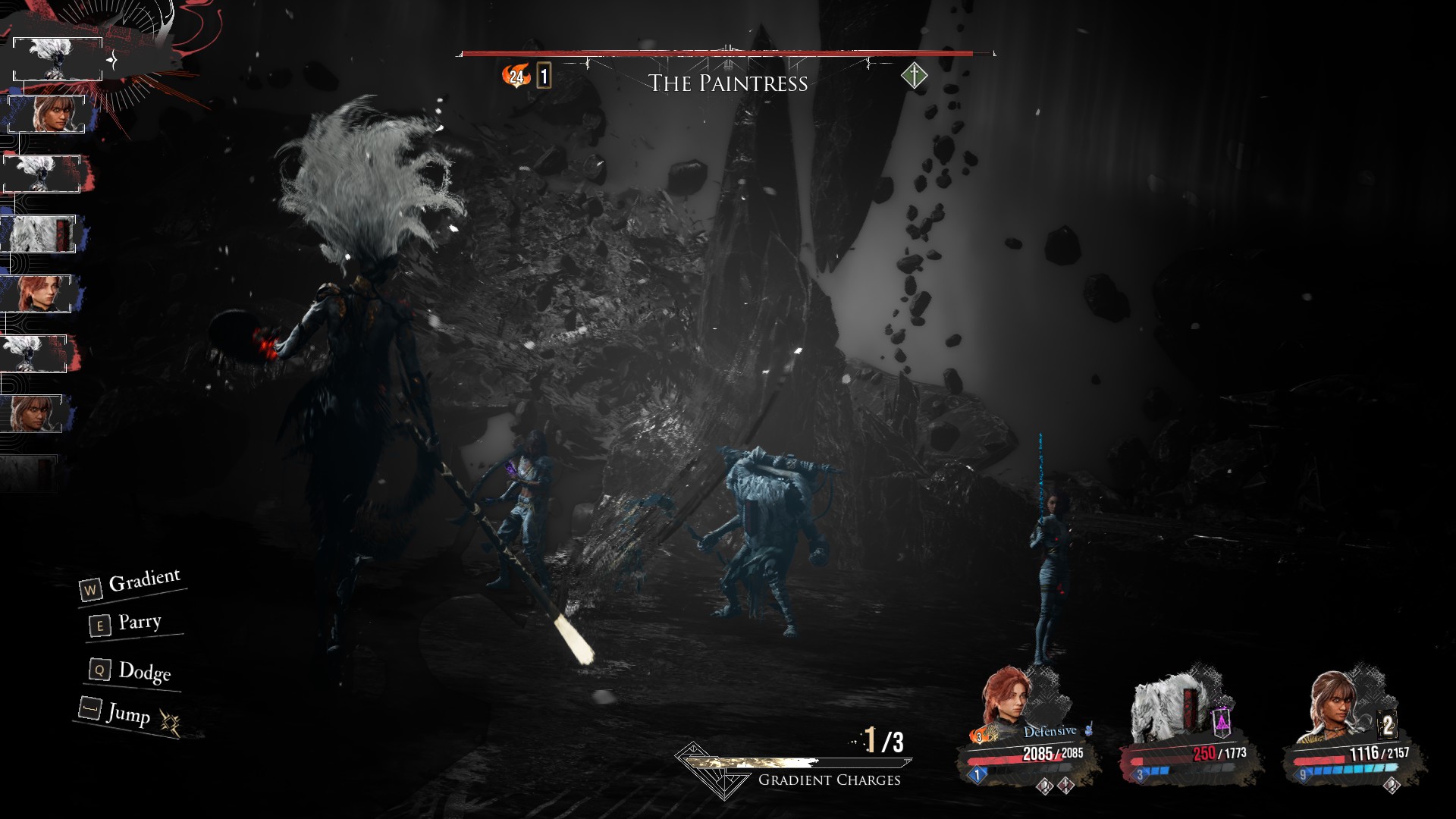This screenshot has height=819, width=1456.
Task: Select the highlighted current-turn Paintress portrait
Action: [58, 58]
